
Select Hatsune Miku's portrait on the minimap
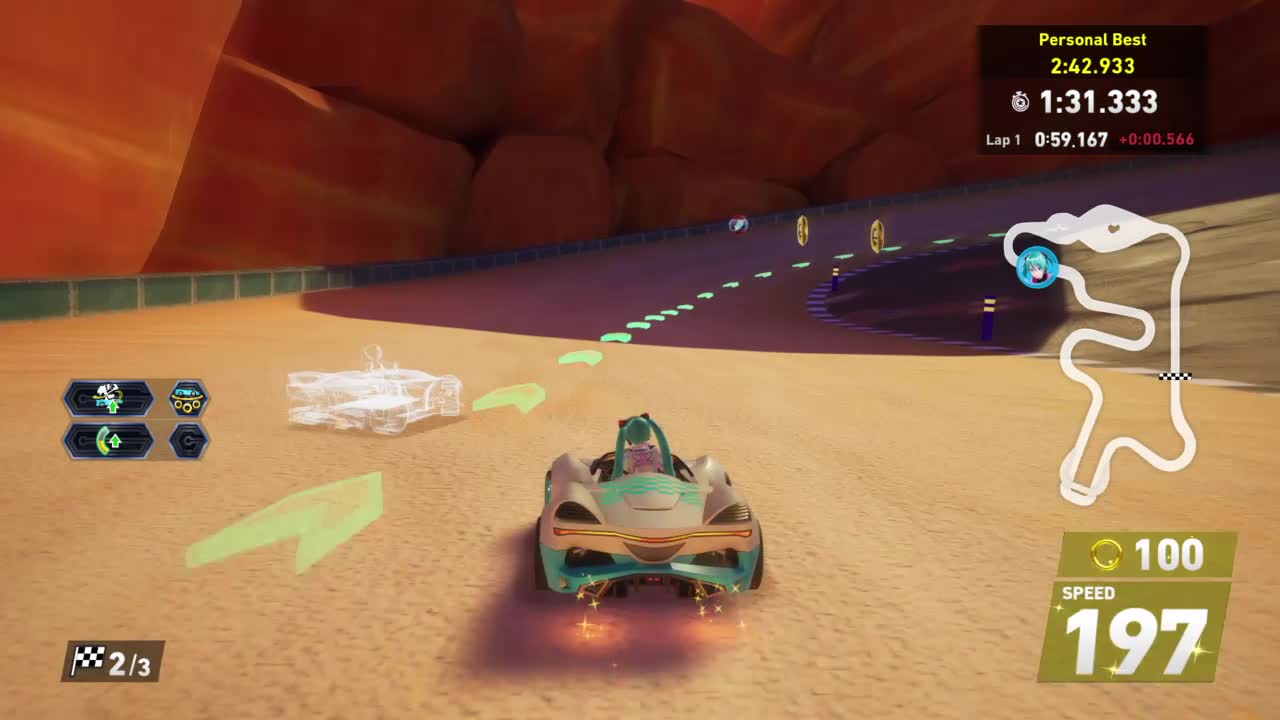[1037, 268]
